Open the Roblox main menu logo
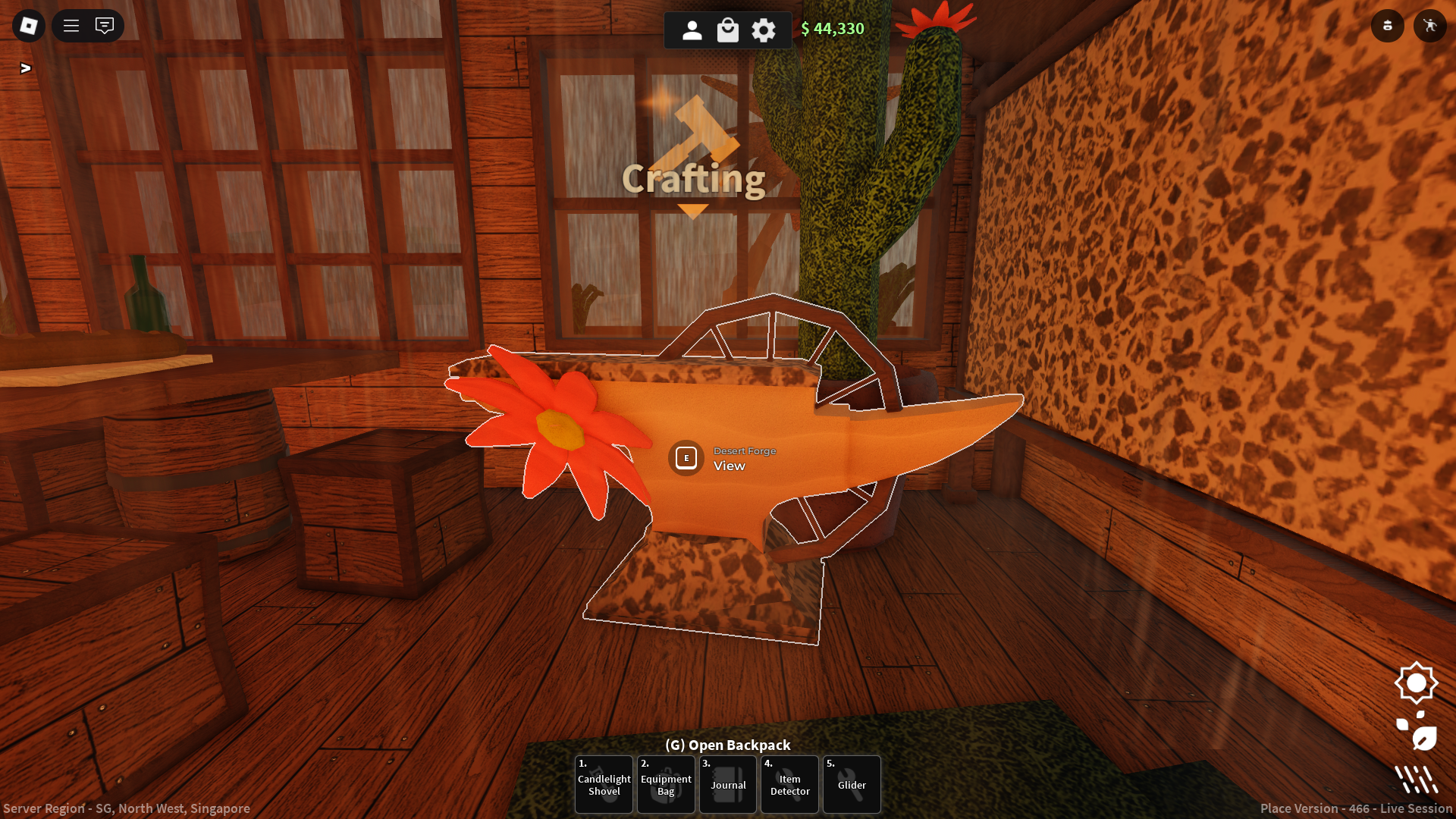This screenshot has width=1456, height=819. (x=29, y=26)
